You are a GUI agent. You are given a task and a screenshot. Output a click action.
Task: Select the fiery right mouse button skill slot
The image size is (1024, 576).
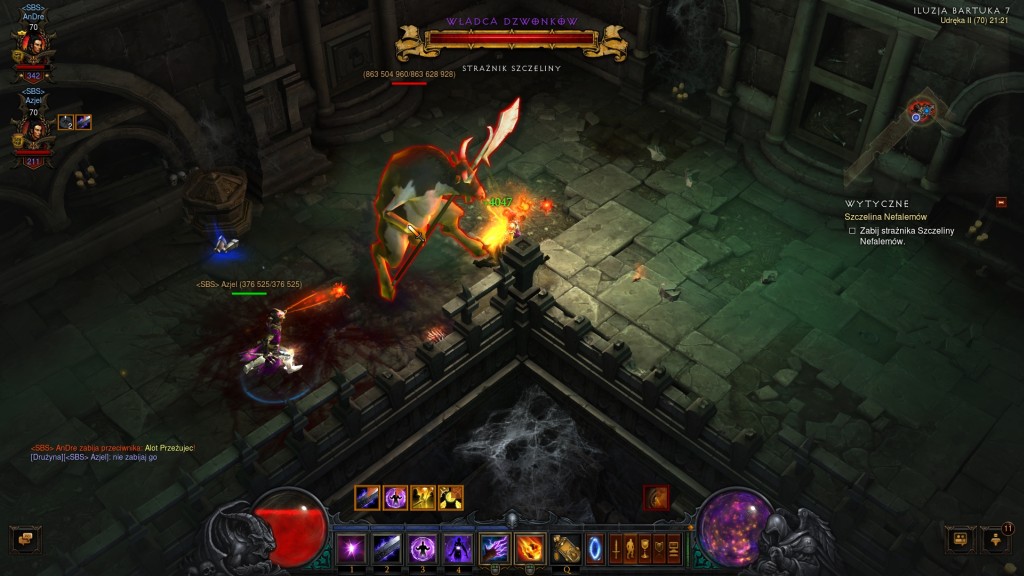point(530,547)
